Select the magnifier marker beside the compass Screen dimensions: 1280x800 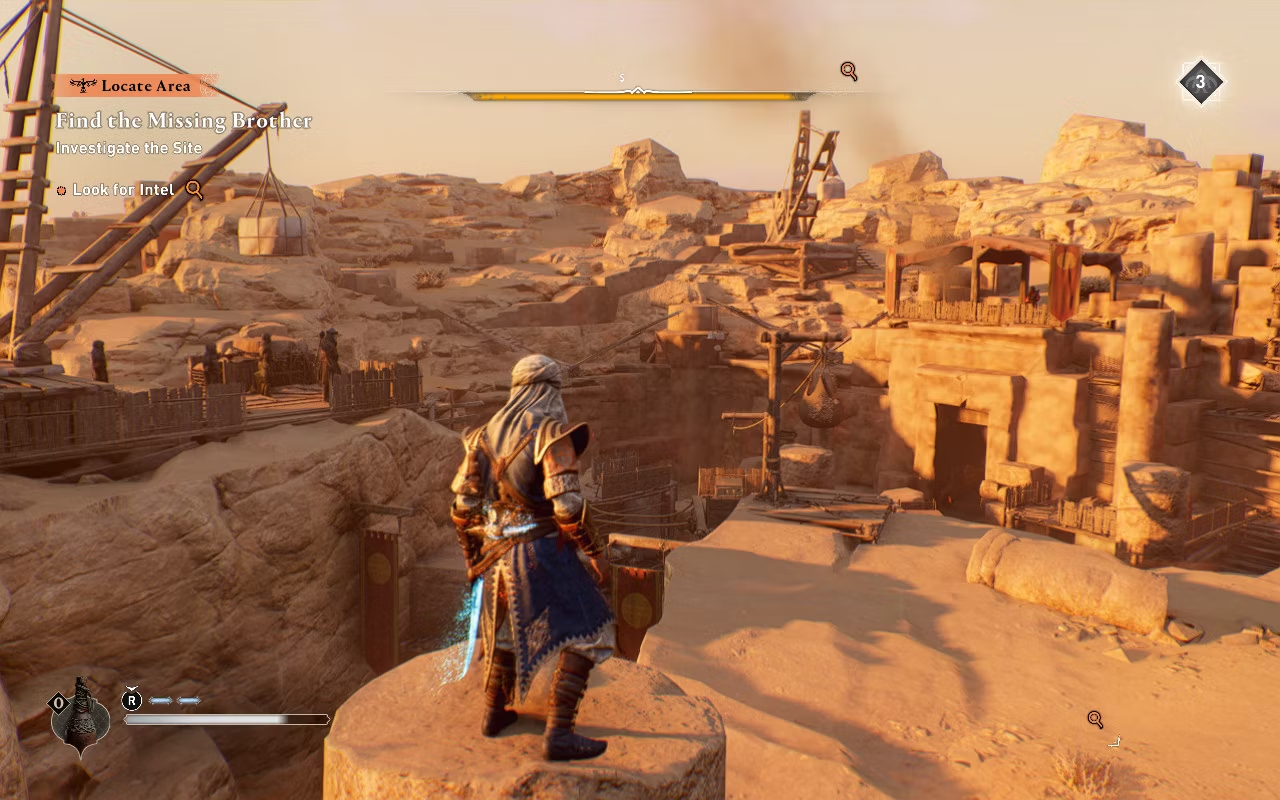point(849,71)
